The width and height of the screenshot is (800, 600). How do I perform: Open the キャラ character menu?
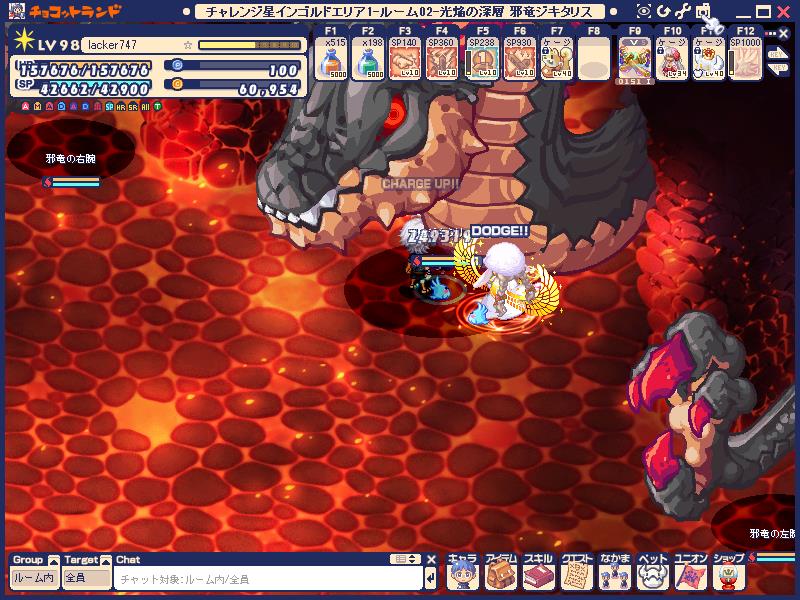coord(462,573)
